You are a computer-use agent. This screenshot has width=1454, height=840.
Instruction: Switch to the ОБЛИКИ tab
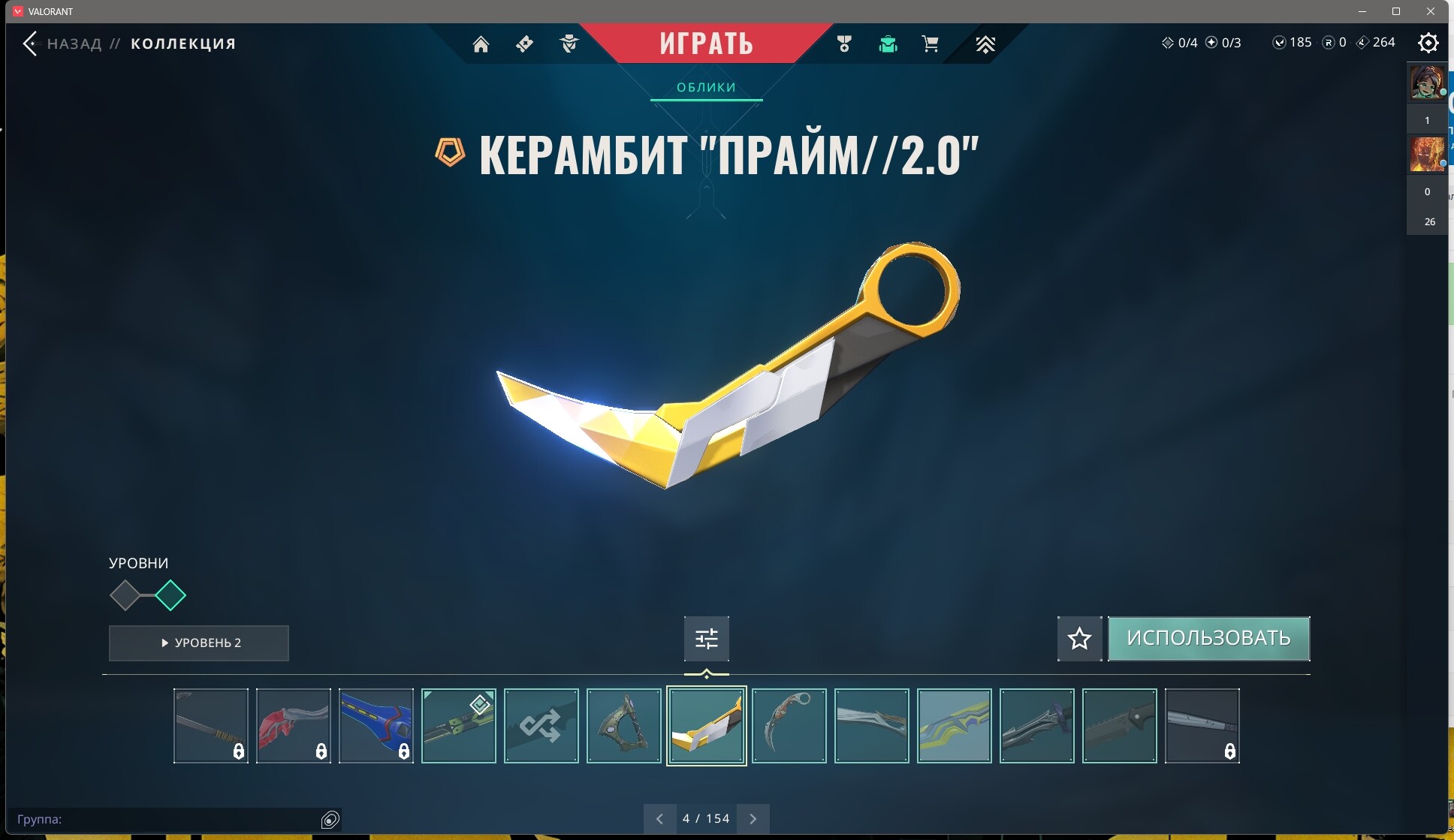[x=706, y=87]
